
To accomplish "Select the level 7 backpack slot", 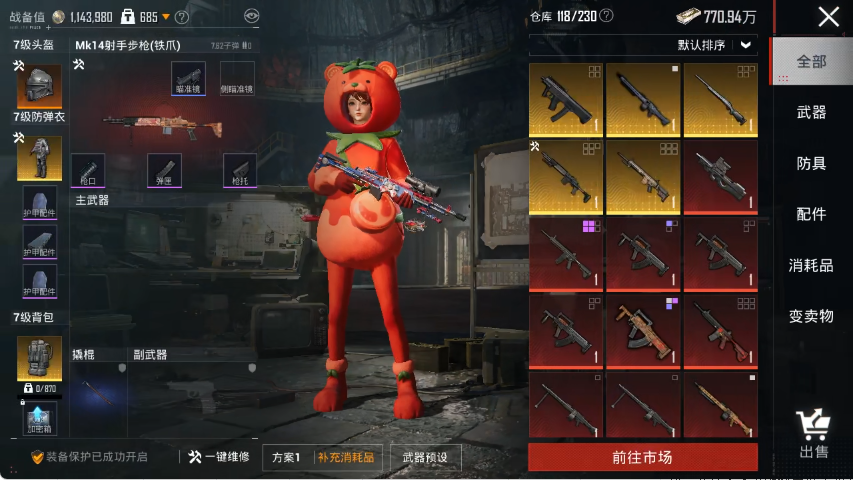I will click(x=40, y=358).
